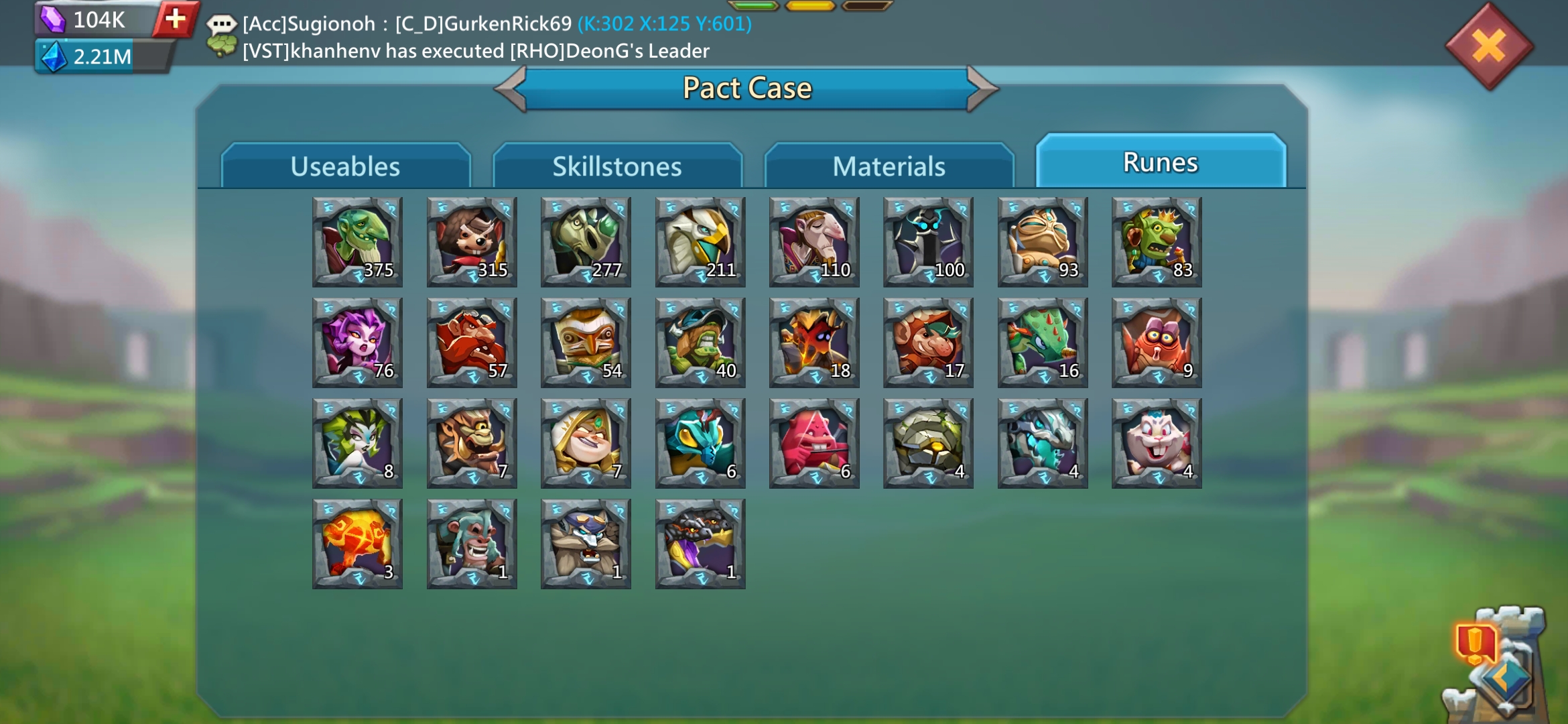Select the rune with 375 count
The image size is (1568, 724).
coord(357,242)
